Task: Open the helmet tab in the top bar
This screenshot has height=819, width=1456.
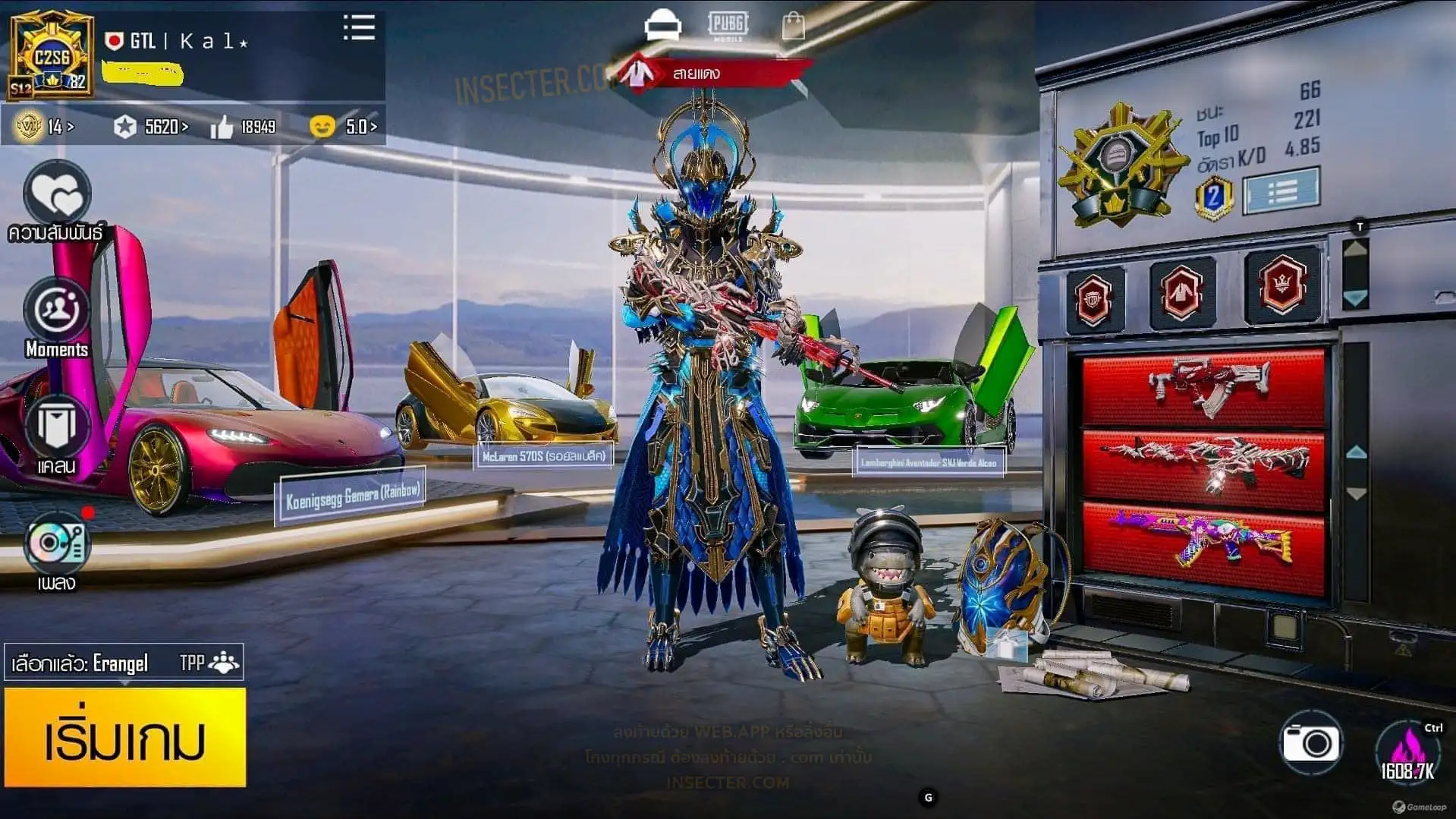Action: [x=662, y=26]
